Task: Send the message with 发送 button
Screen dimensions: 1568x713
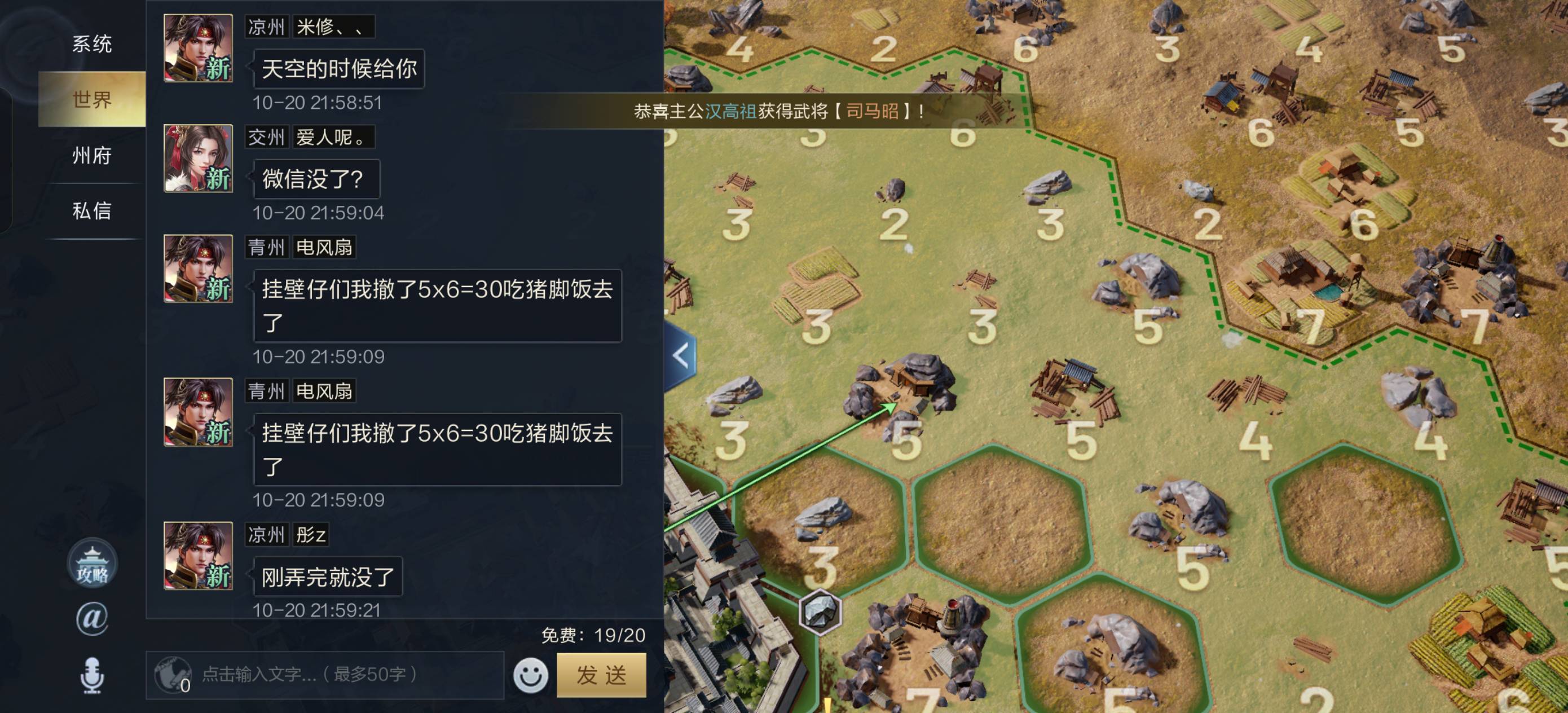Action: coord(601,675)
